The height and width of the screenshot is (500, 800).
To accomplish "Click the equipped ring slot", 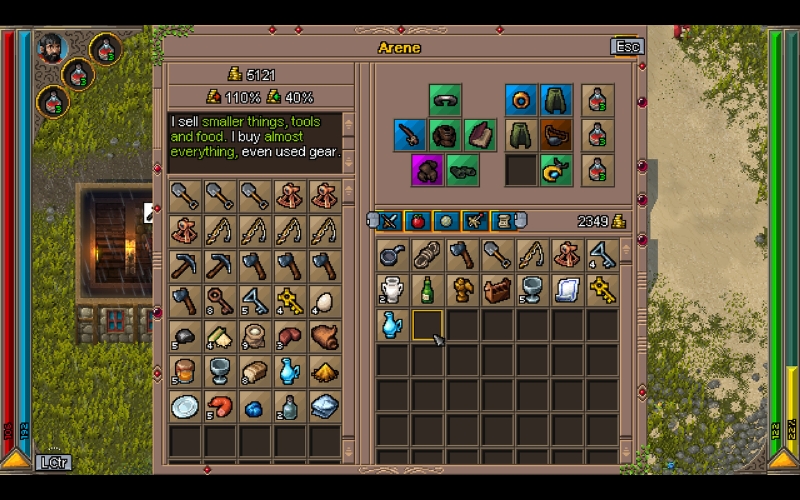I will 520,100.
